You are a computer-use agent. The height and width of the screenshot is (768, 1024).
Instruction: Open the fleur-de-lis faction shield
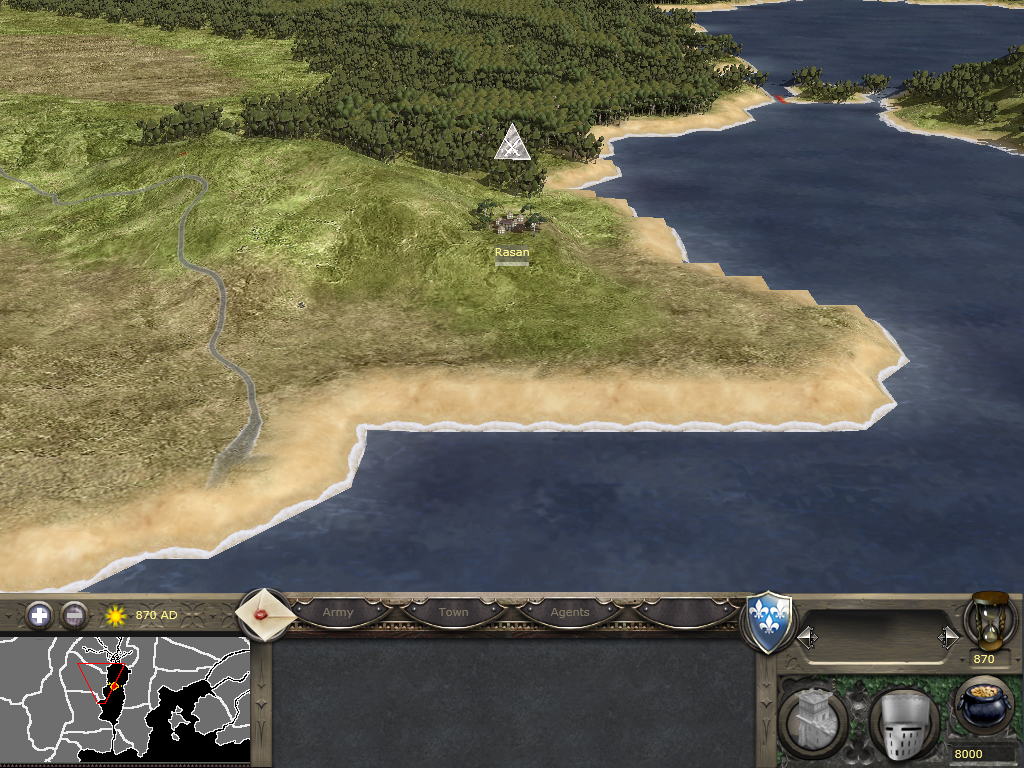[x=770, y=623]
